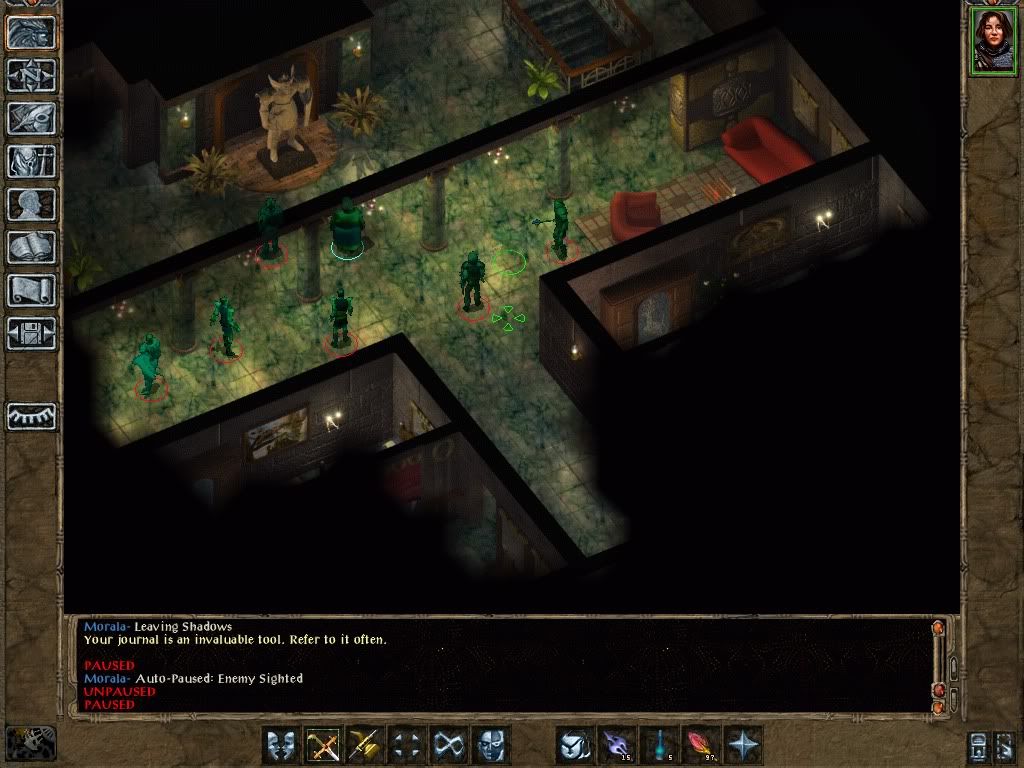Use the blue potion quick item slot

click(659, 745)
